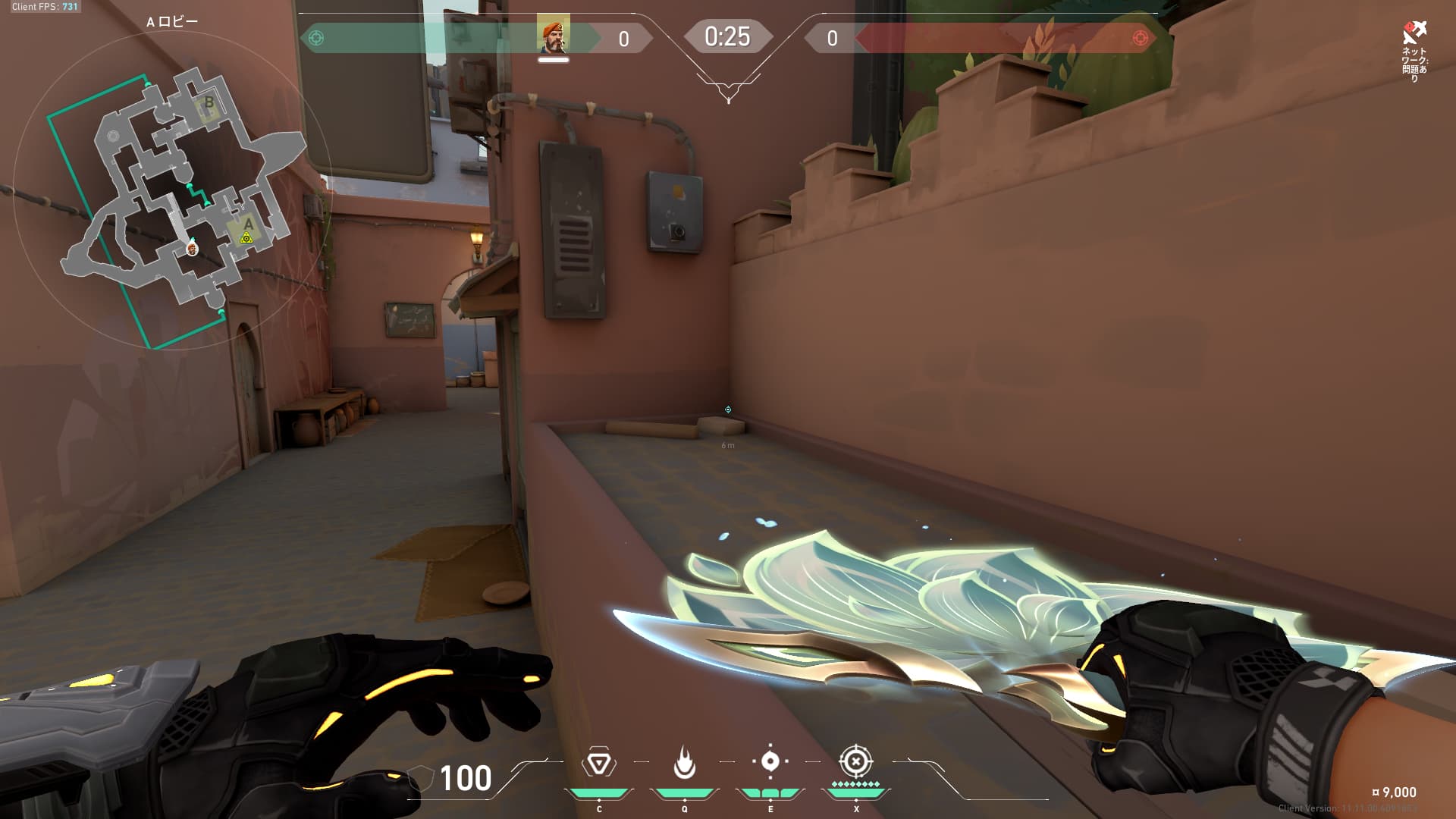Screen dimensions: 1456x819
Task: Select the B site marker on minimap
Action: pos(209,102)
